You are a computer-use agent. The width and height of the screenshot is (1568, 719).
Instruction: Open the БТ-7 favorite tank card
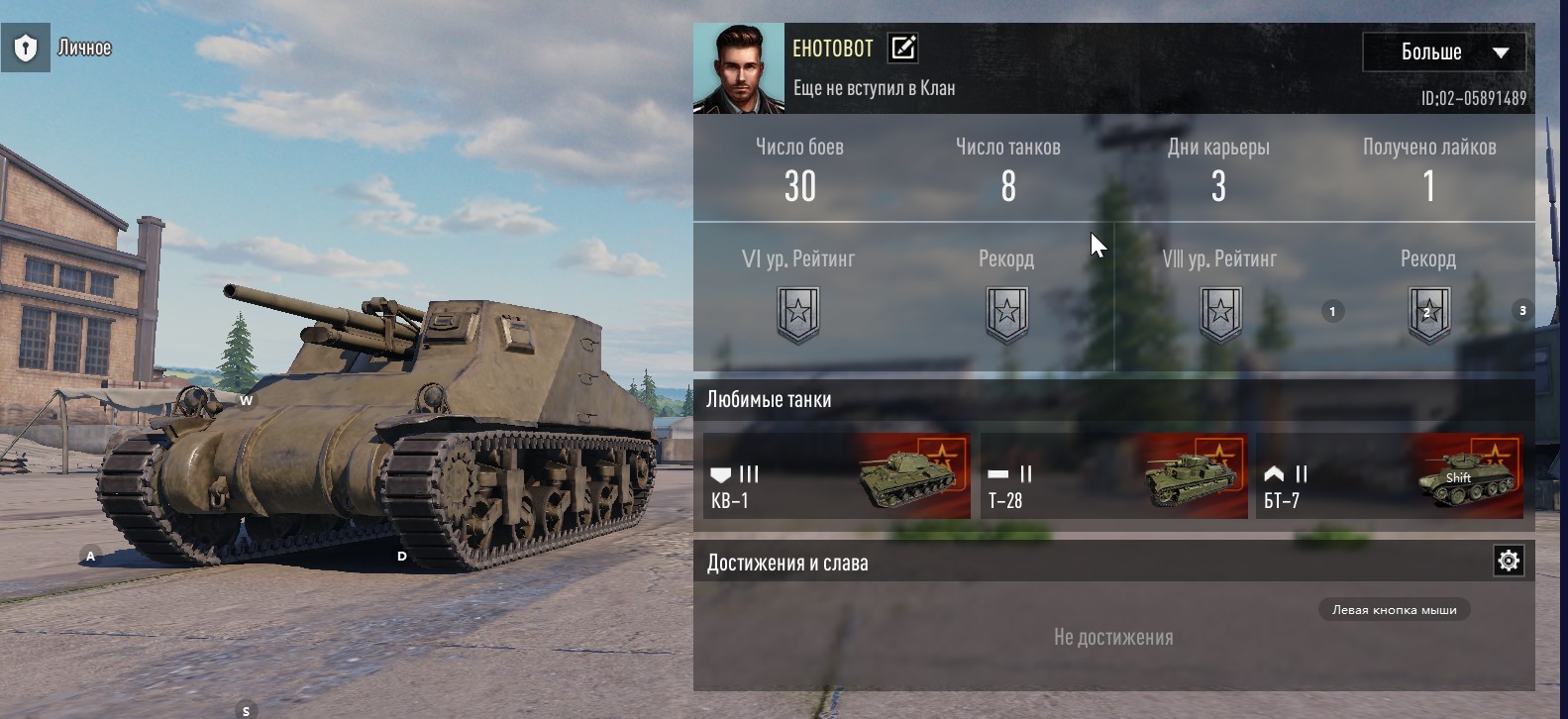point(1389,476)
